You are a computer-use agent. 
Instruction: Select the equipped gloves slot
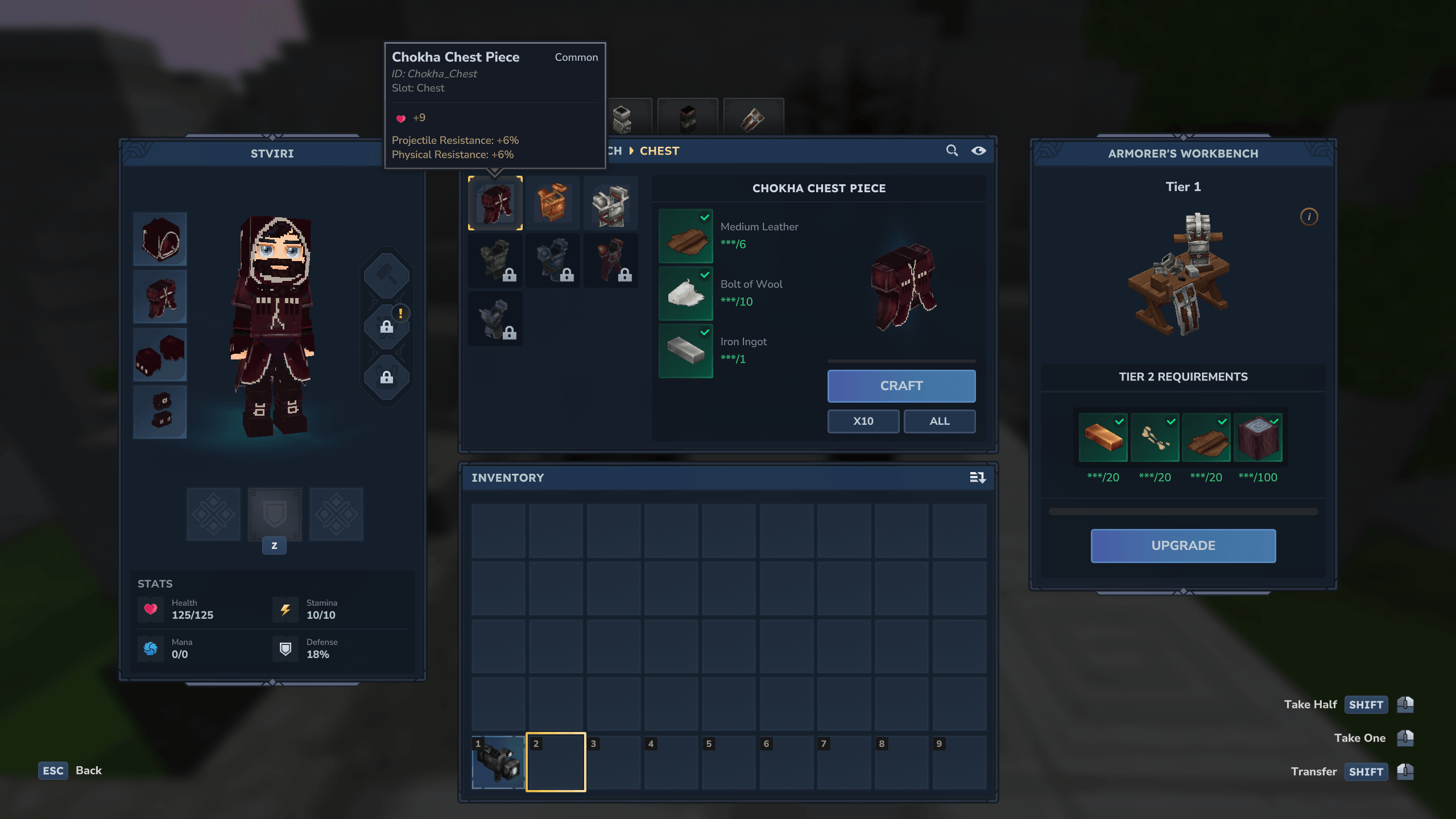[x=160, y=354]
